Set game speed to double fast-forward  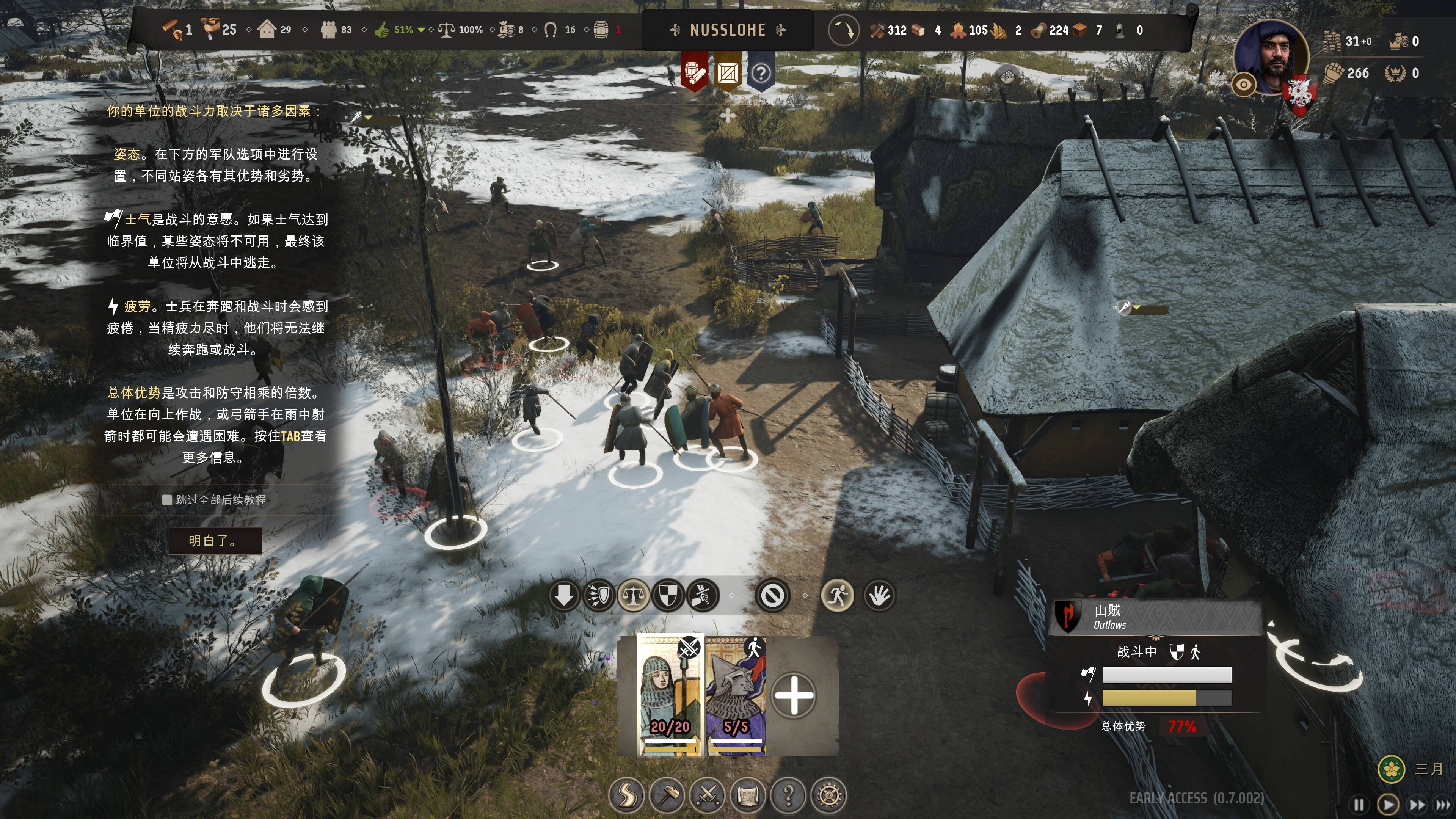(1417, 804)
